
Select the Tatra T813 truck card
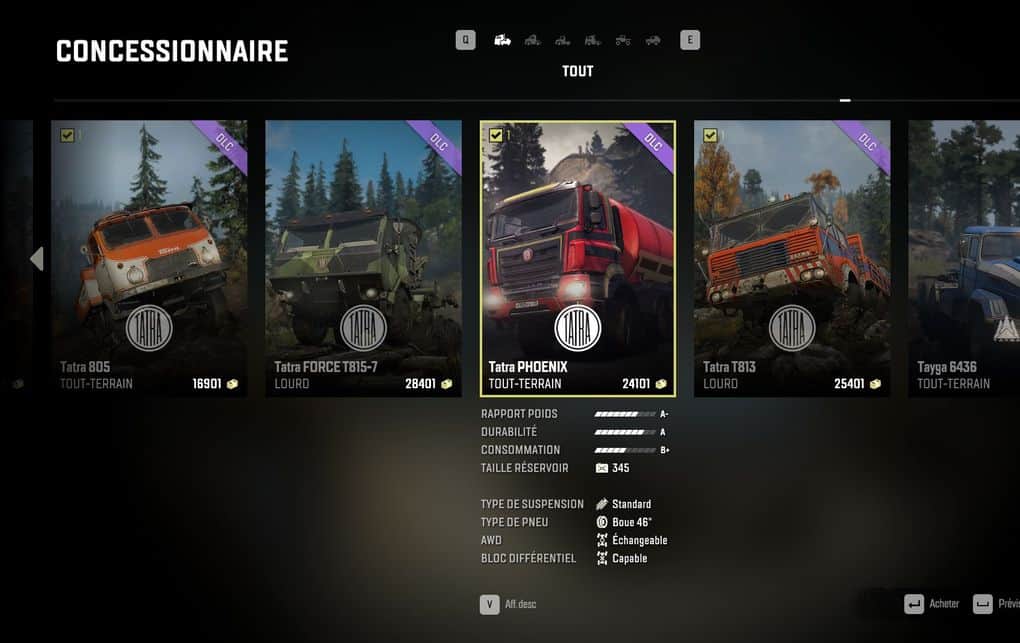[x=792, y=258]
